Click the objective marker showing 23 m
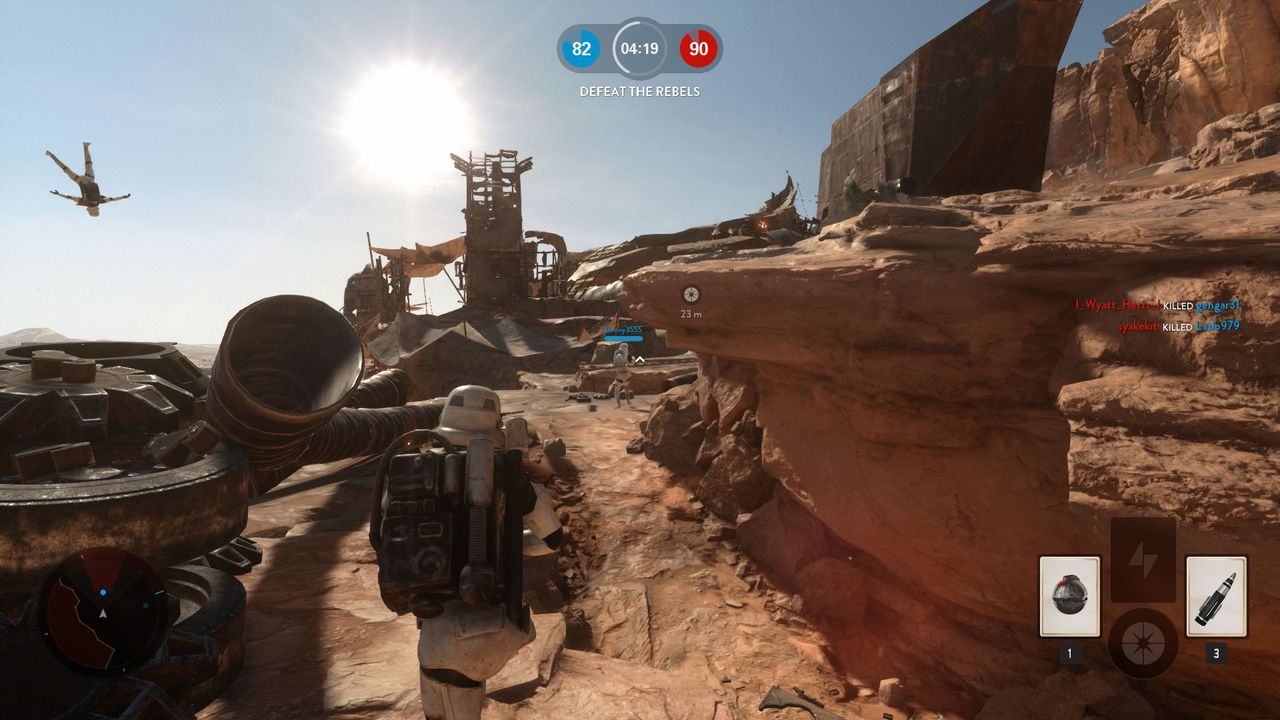1280x720 pixels. pos(690,294)
